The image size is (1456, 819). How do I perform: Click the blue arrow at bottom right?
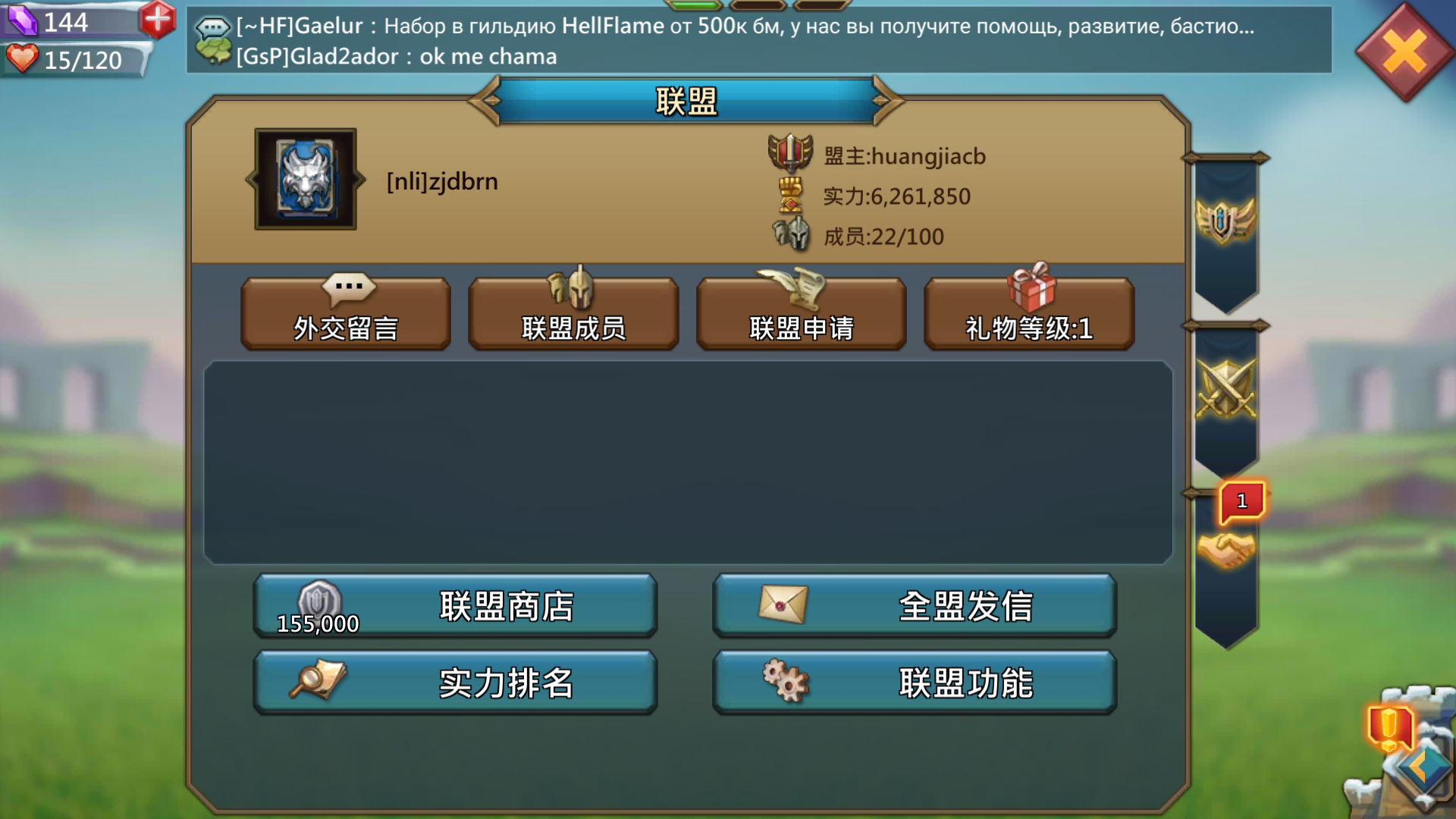pyautogui.click(x=1426, y=766)
